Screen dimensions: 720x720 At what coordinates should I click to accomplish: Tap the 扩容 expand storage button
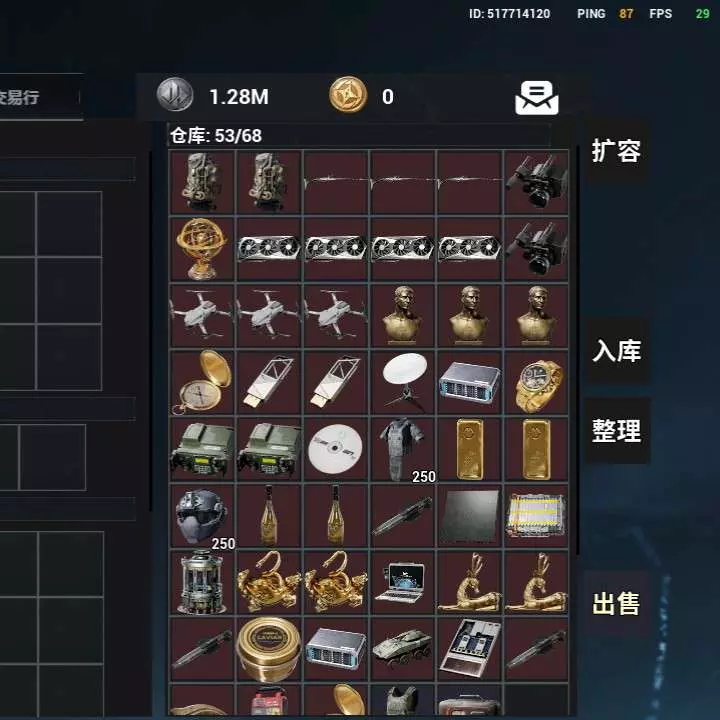[615, 151]
